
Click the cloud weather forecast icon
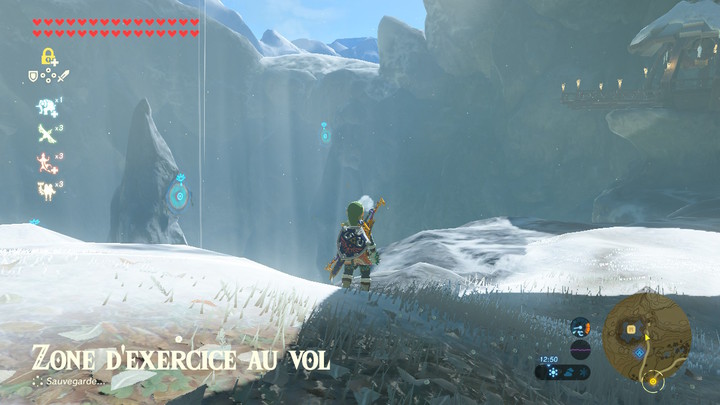569,372
